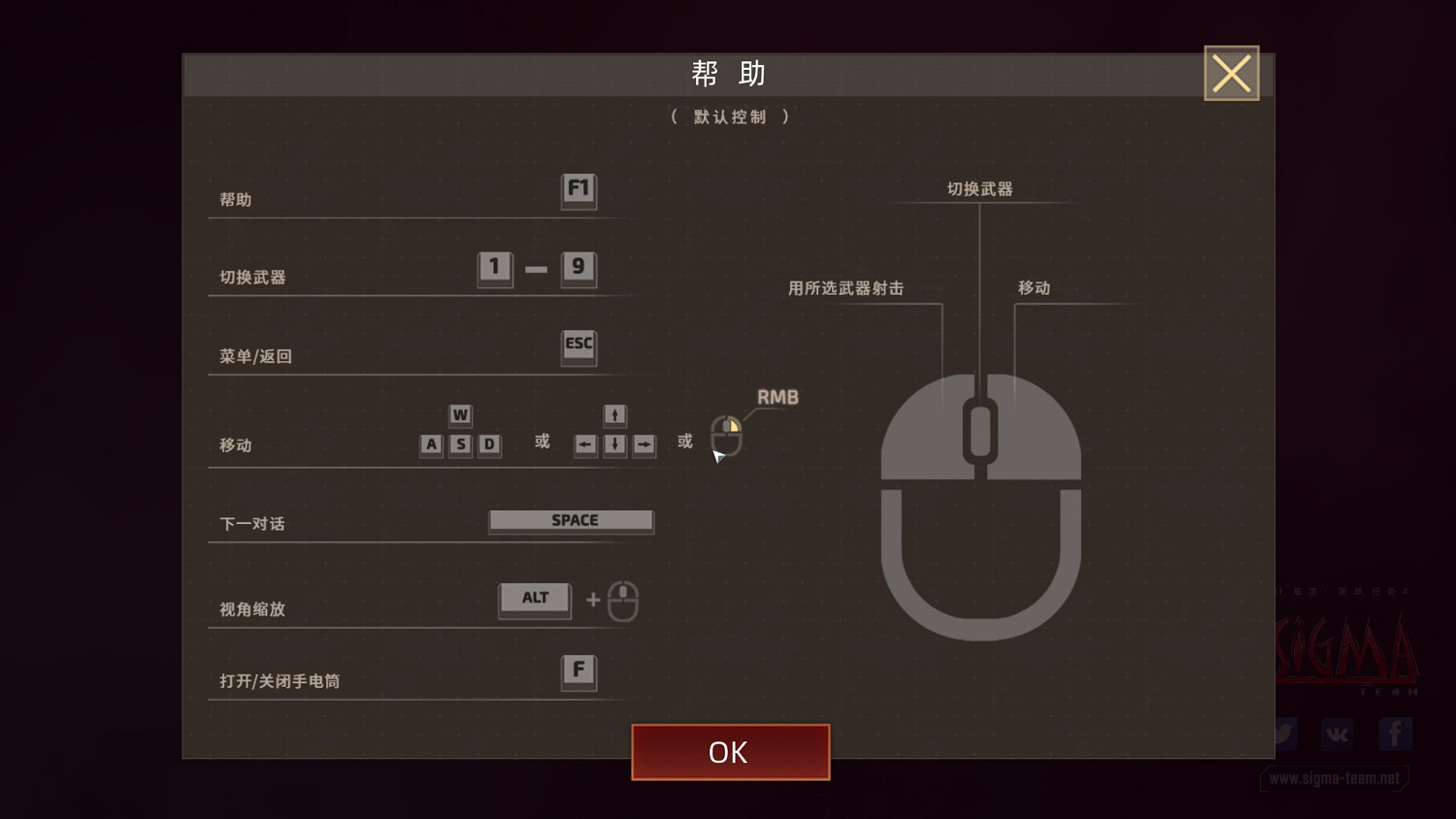Select the down arrow key icon

[x=614, y=444]
